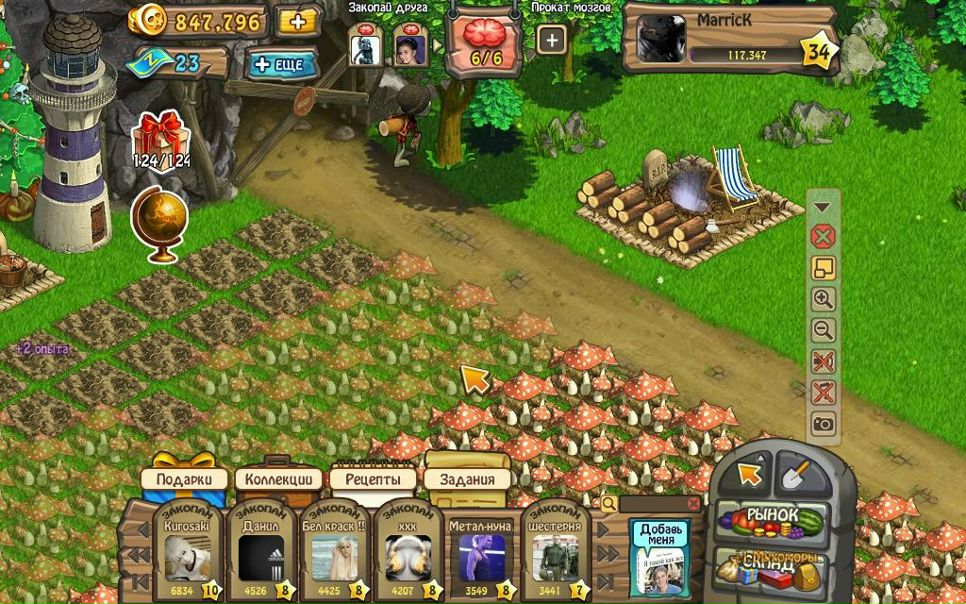This screenshot has width=966, height=604.
Task: Switch to the Рецепты recipes tab
Action: pyautogui.click(x=372, y=479)
